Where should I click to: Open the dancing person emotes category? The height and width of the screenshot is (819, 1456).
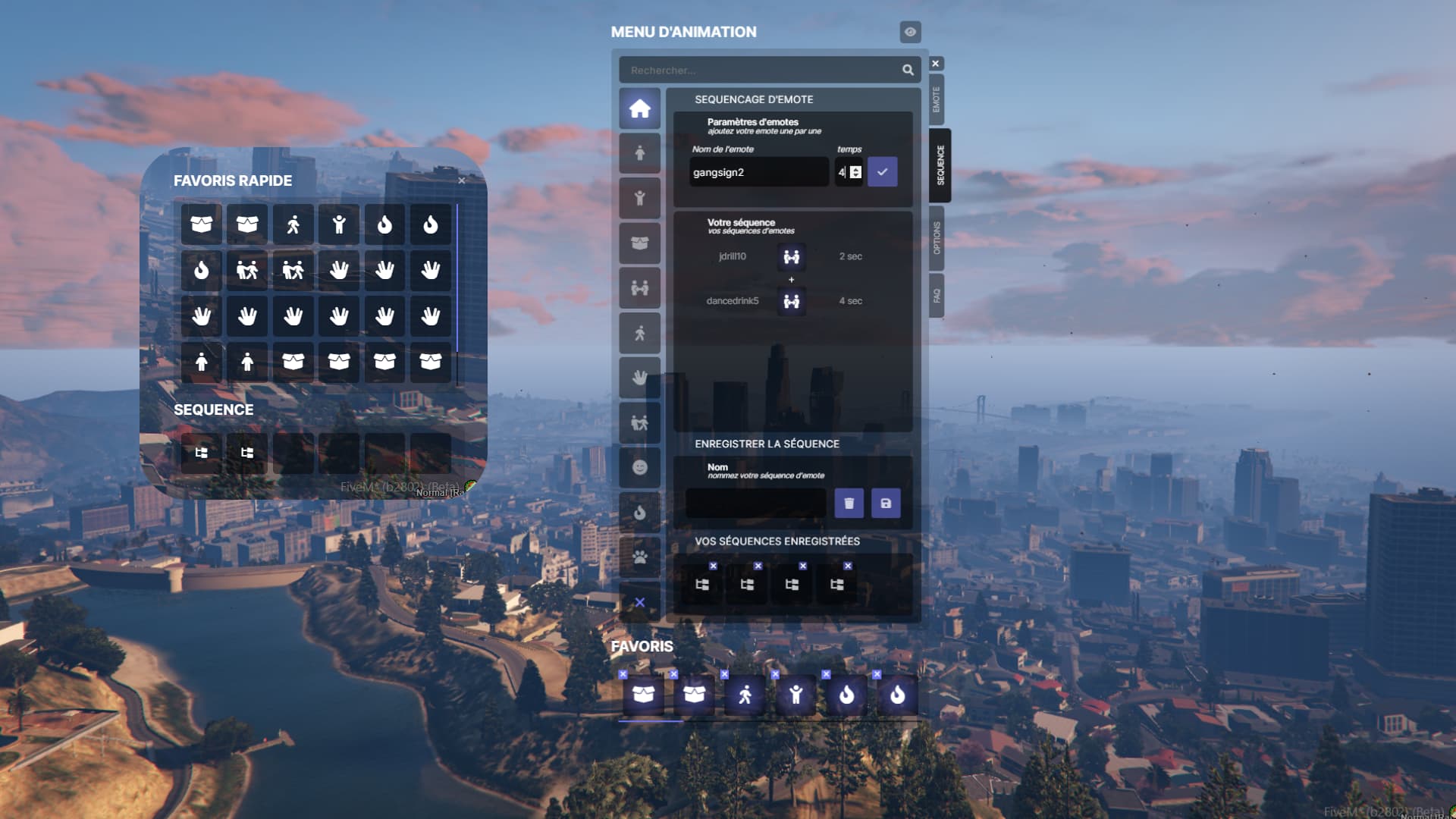point(639,422)
